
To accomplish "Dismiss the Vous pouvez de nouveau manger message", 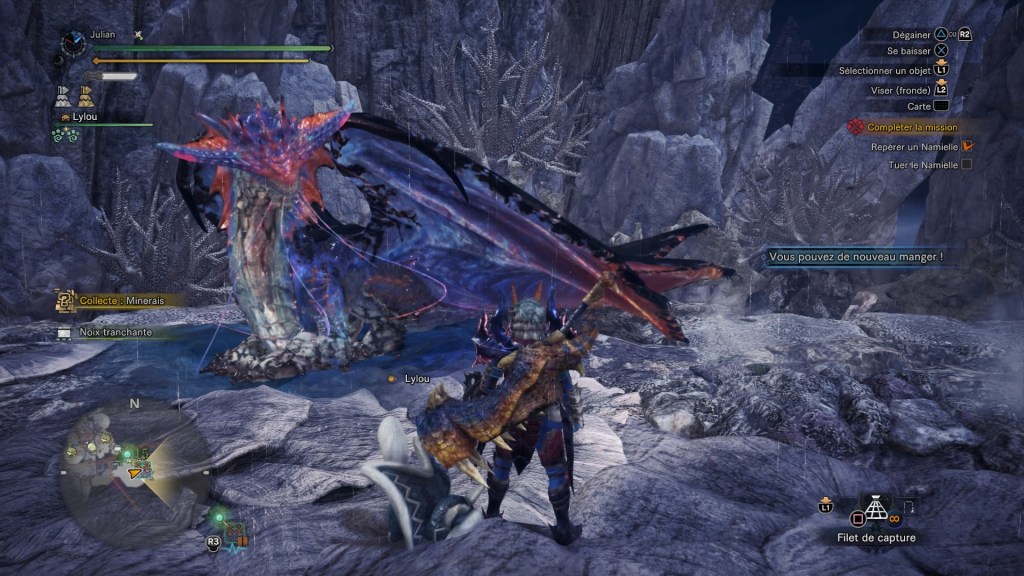I will 856,257.
